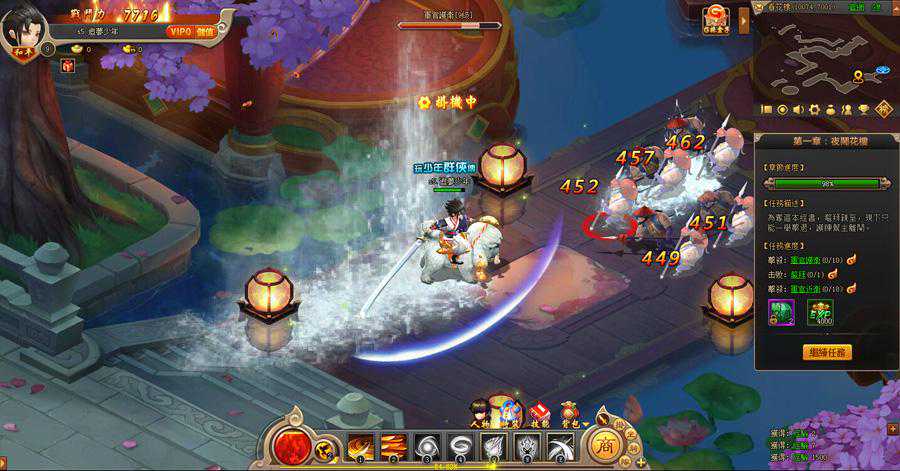This screenshot has width=900, height=471.
Task: Click the red flame orb
Action: pyautogui.click(x=293, y=447)
